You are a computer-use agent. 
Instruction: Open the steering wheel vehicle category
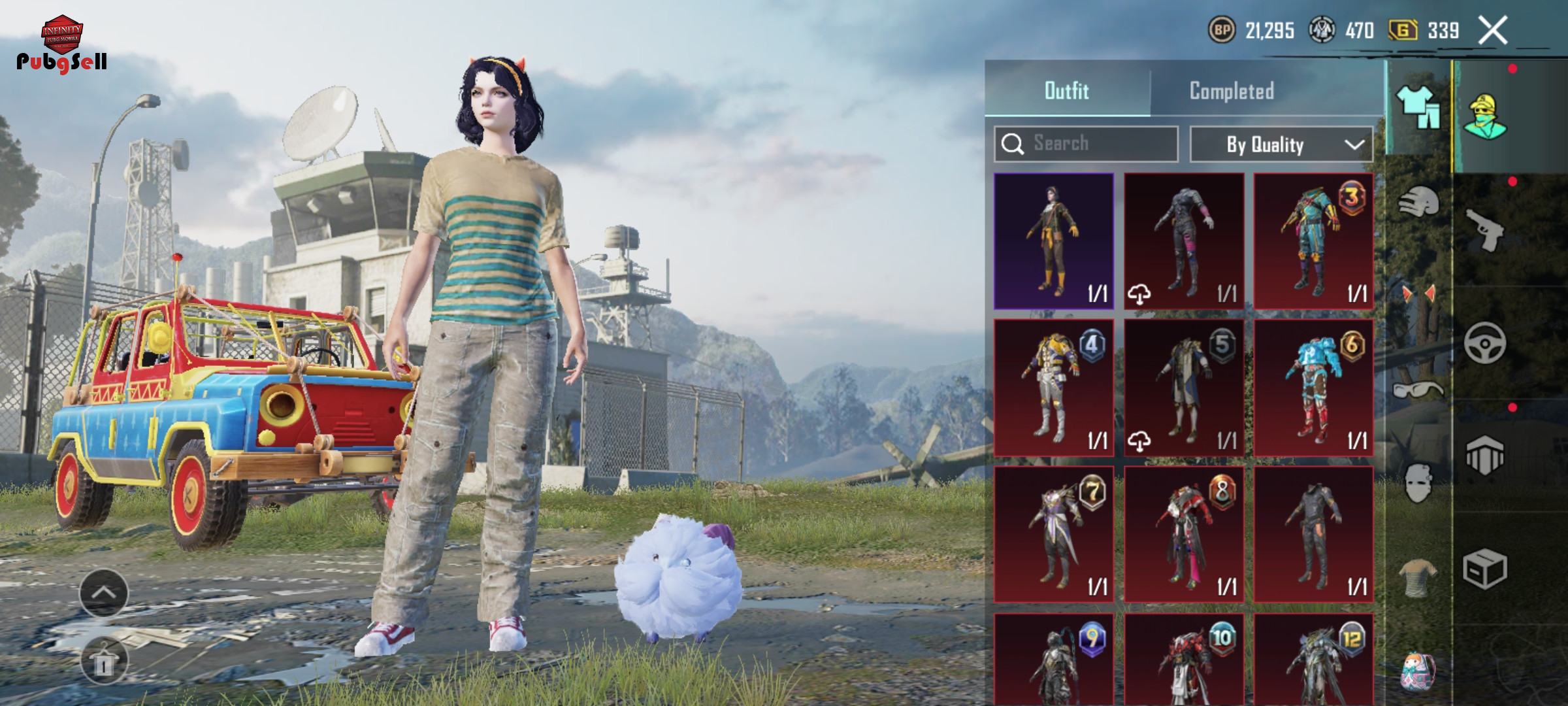1484,343
